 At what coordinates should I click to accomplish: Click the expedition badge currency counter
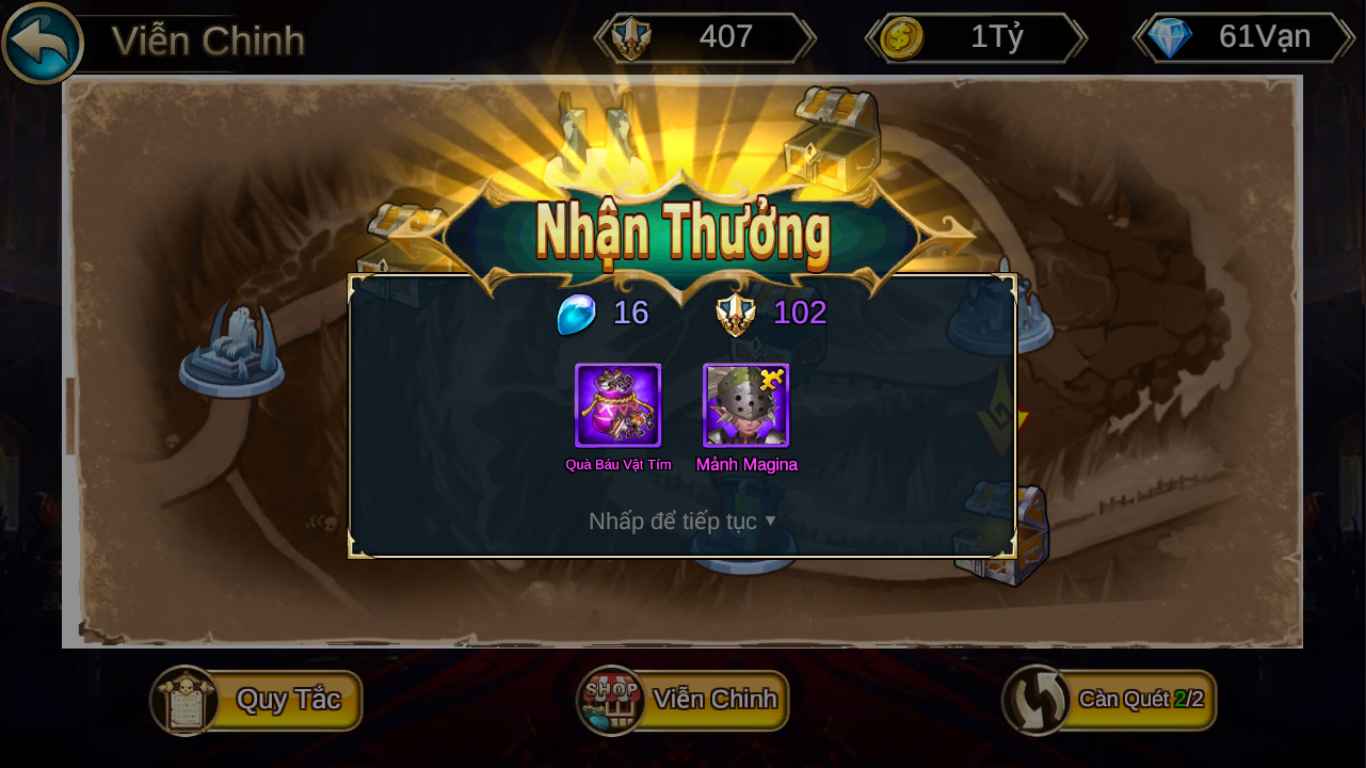[x=705, y=38]
